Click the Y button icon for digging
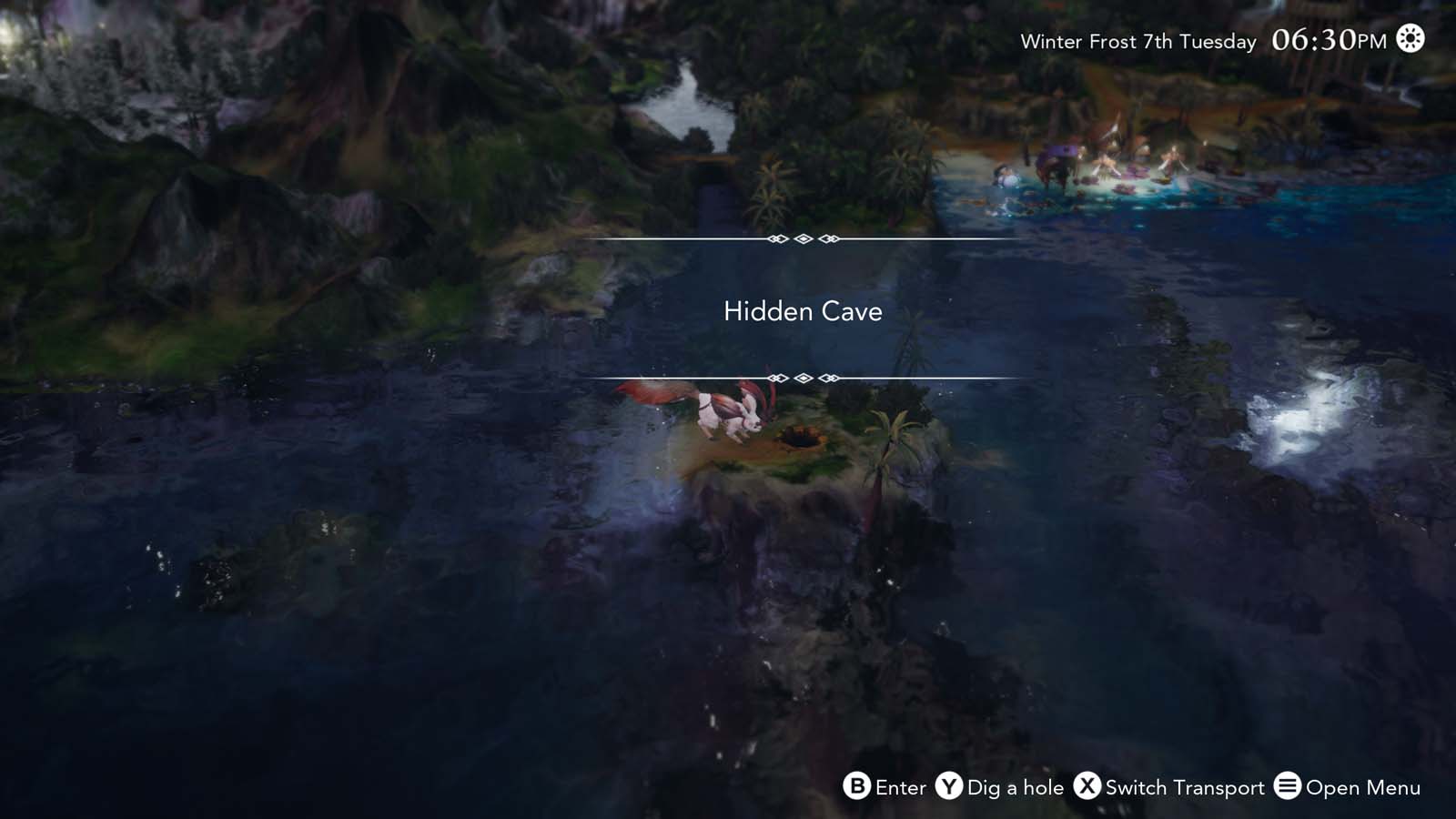The width and height of the screenshot is (1456, 819). [x=946, y=788]
